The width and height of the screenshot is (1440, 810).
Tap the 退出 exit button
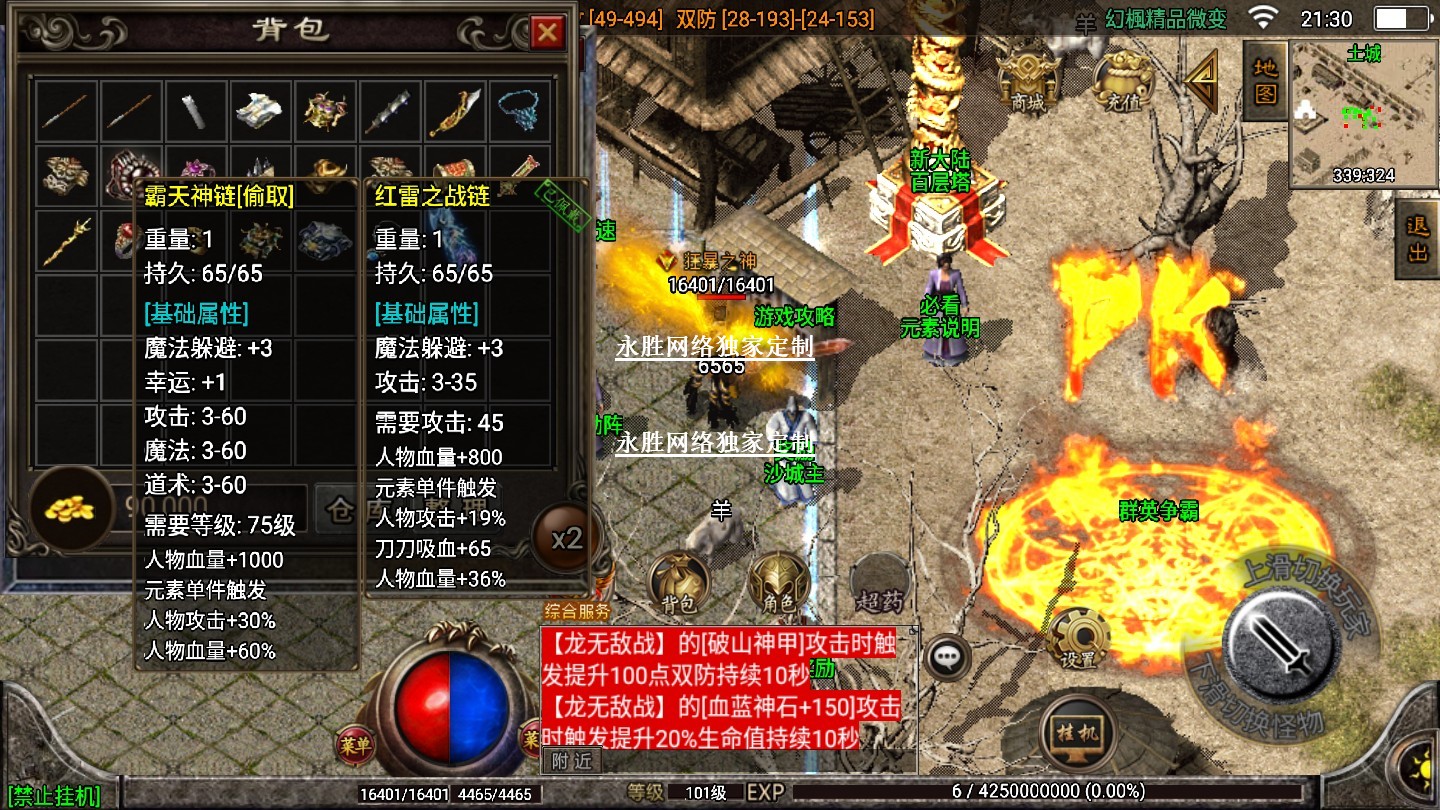tap(1417, 240)
